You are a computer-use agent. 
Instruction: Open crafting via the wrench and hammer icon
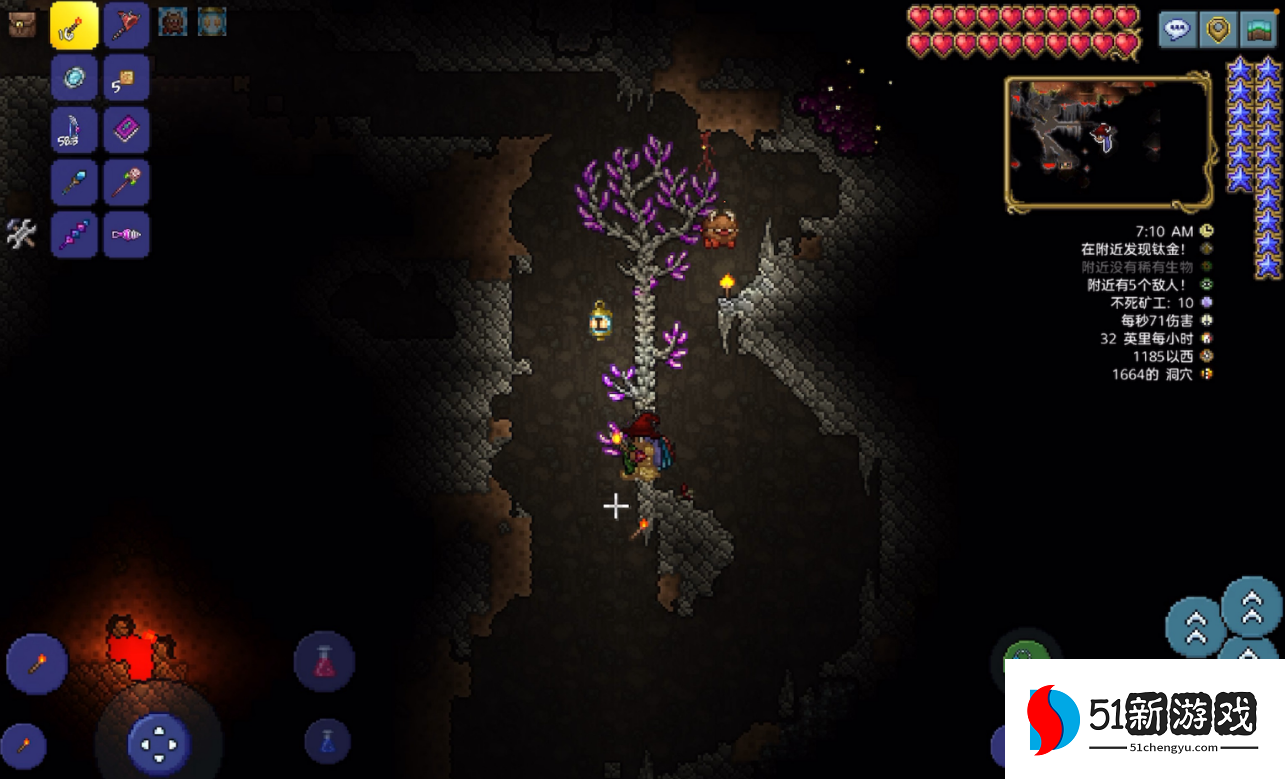point(22,234)
